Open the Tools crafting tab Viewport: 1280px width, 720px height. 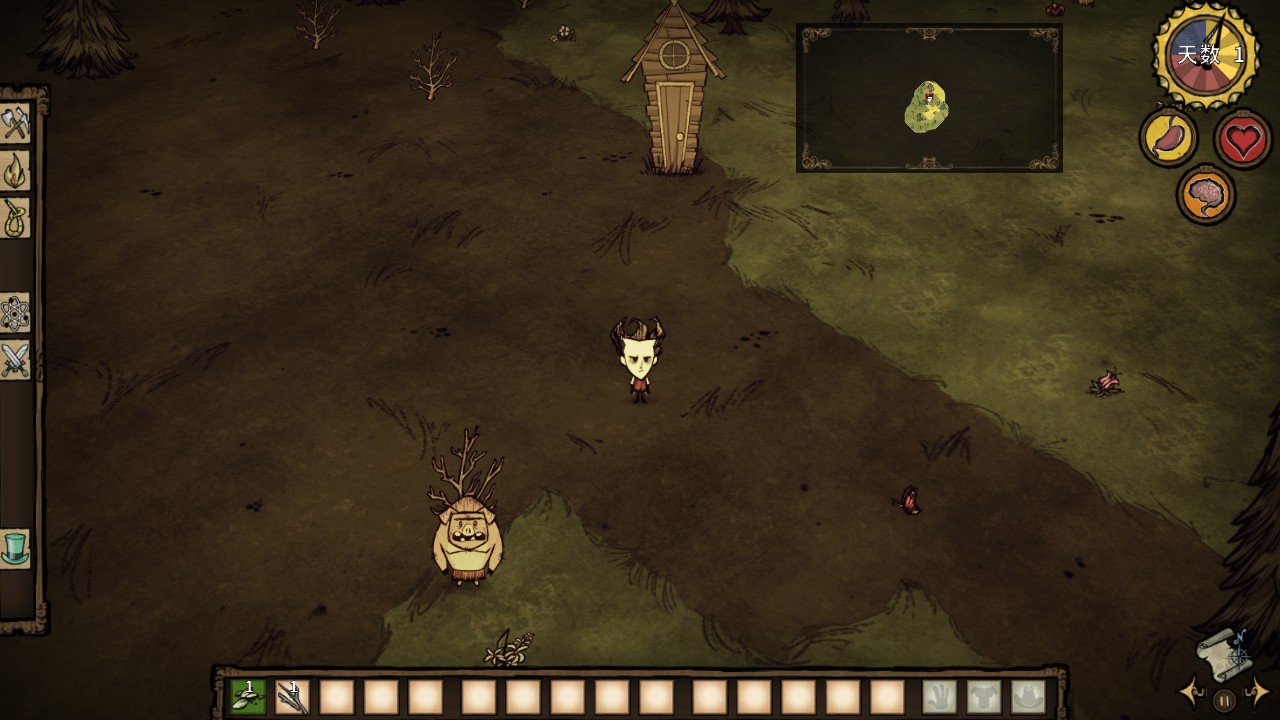coord(15,124)
